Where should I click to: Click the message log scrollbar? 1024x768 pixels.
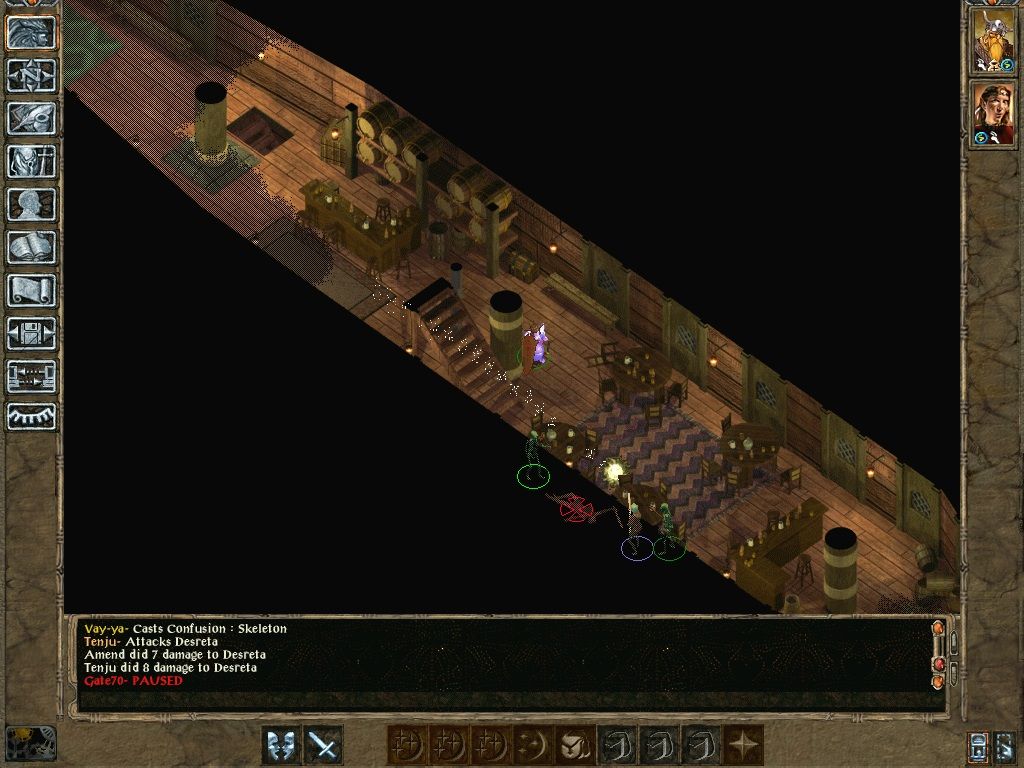[938, 655]
